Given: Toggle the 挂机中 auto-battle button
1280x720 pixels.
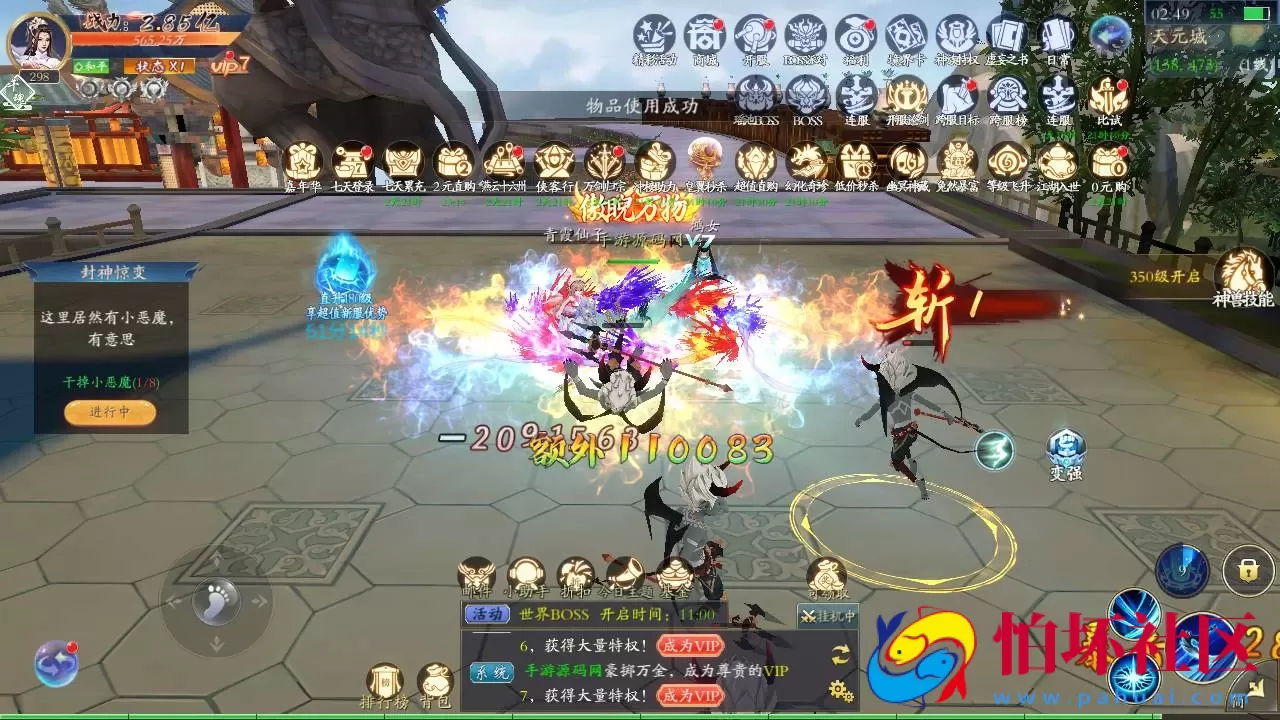Looking at the screenshot, I should coord(828,616).
